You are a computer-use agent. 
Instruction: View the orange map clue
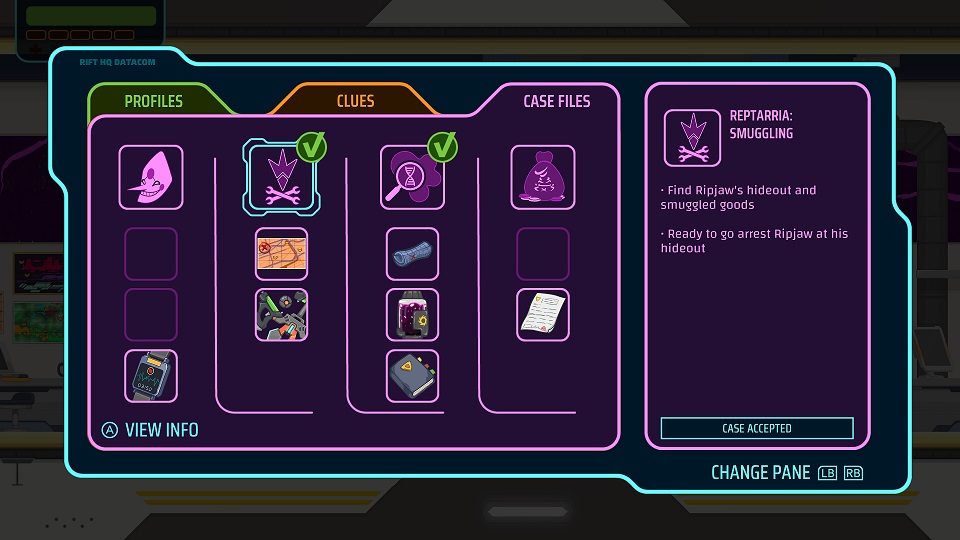[281, 253]
